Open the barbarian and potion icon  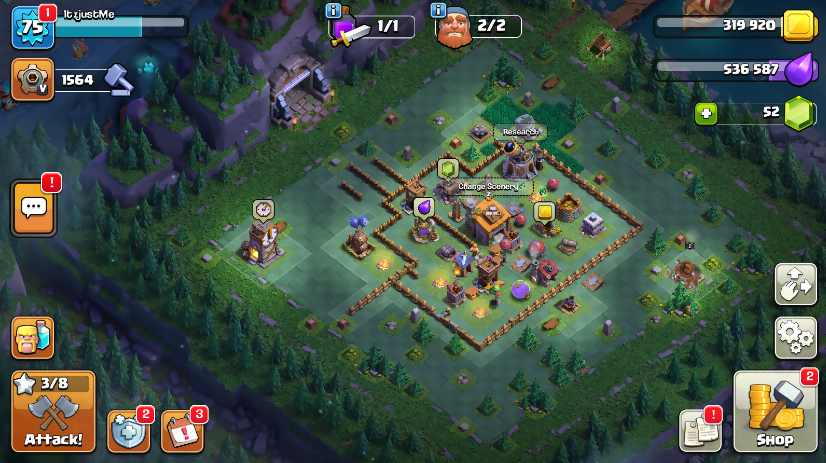point(32,338)
